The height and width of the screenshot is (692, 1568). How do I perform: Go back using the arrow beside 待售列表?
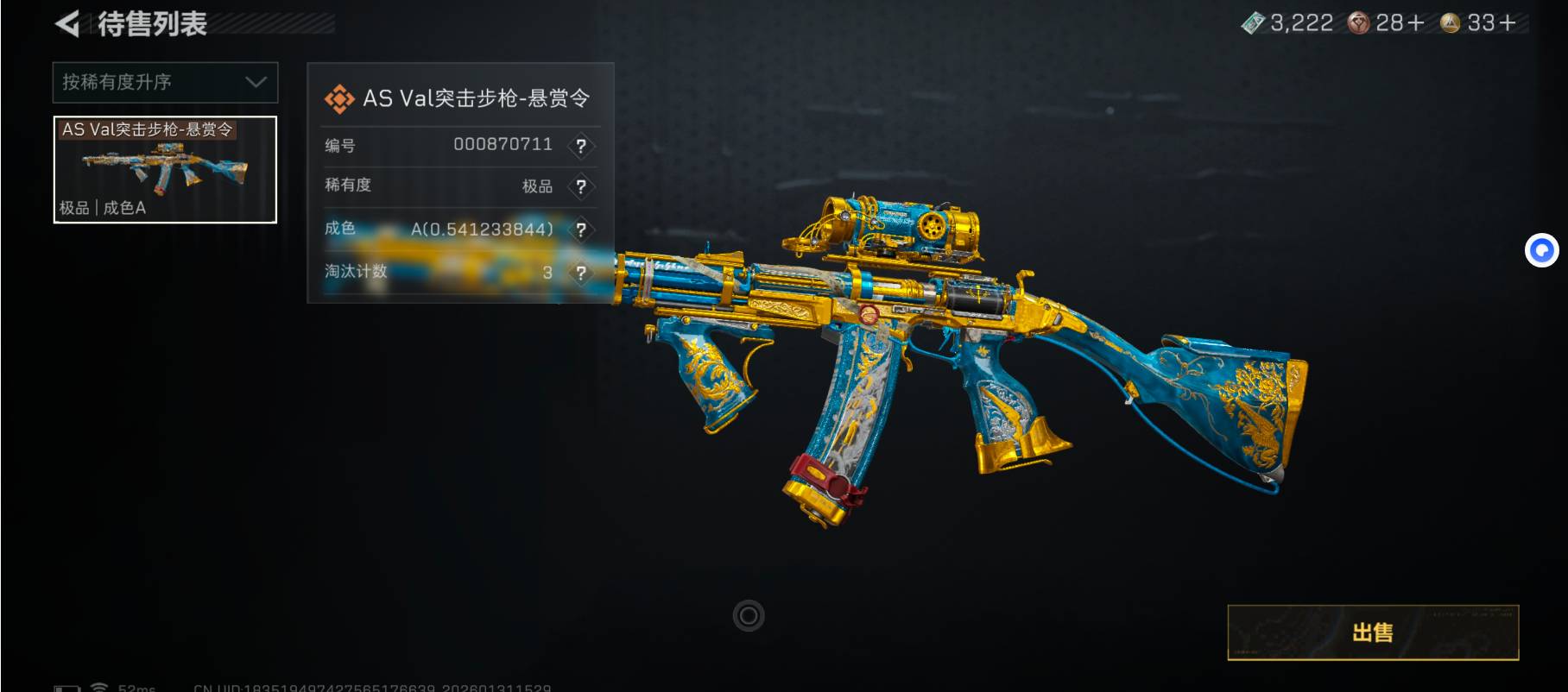tap(67, 23)
